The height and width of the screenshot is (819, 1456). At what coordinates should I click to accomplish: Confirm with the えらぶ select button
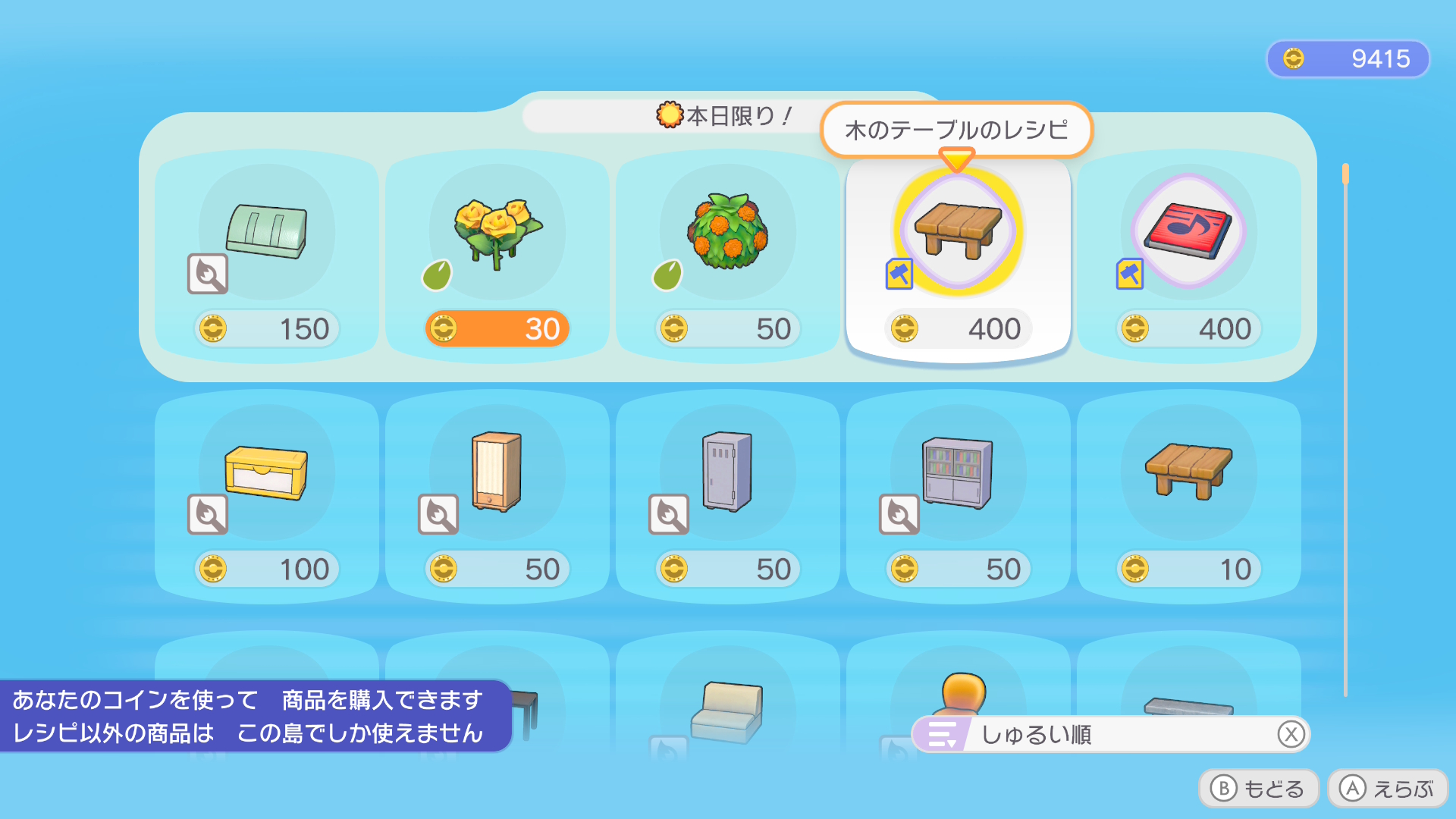(x=1388, y=789)
